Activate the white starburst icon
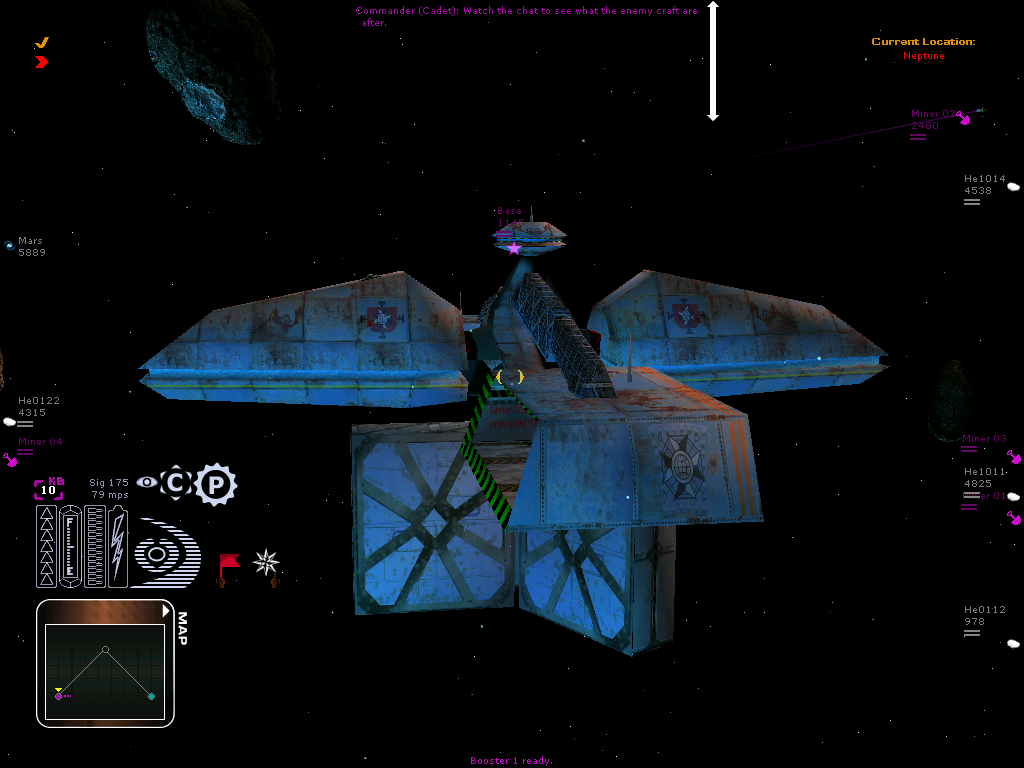Screen dimensions: 1024x768 266,563
